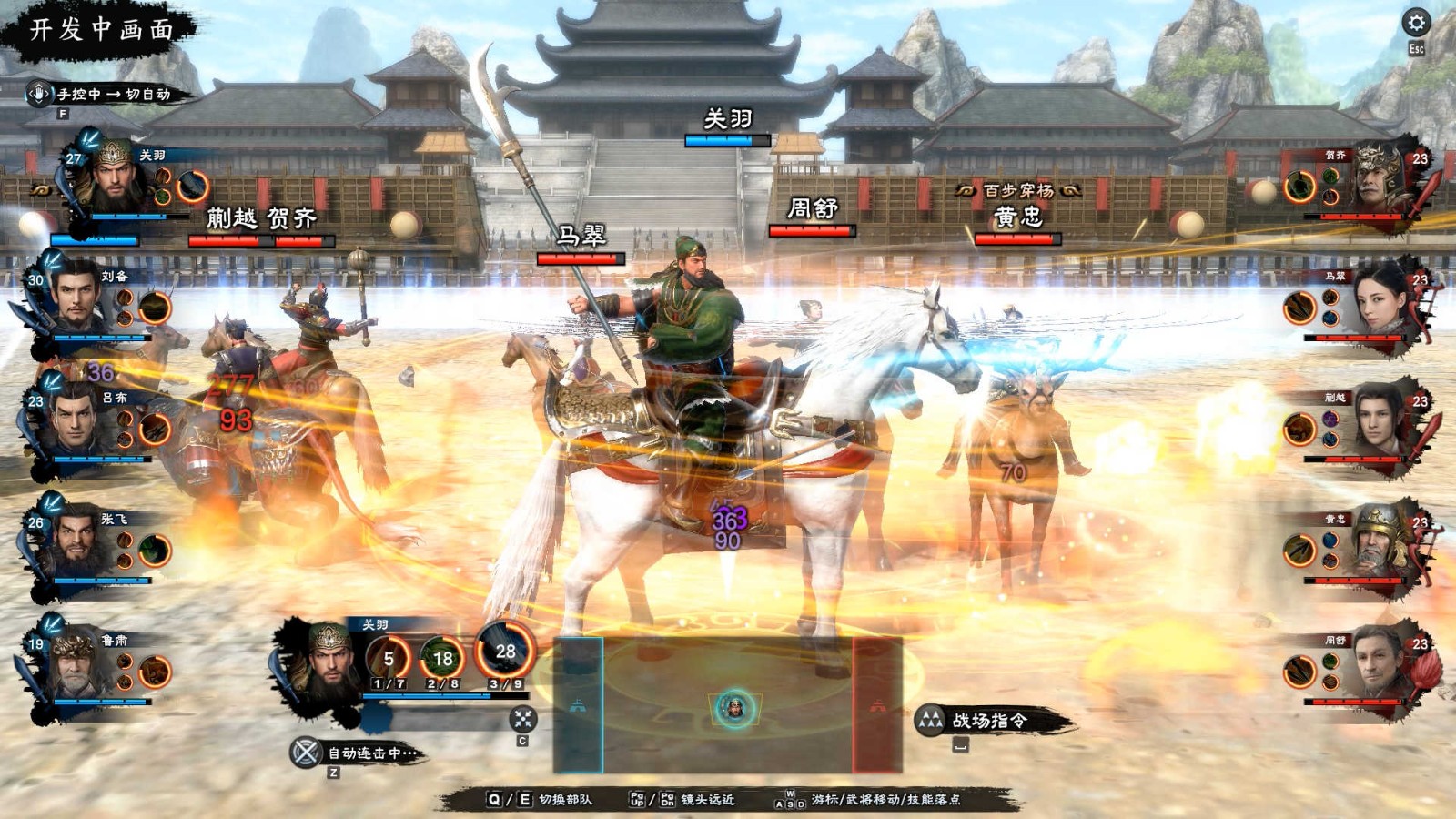Activate Guan Yu's skill with cooldown 5
1456x819 pixels.
coord(389,658)
